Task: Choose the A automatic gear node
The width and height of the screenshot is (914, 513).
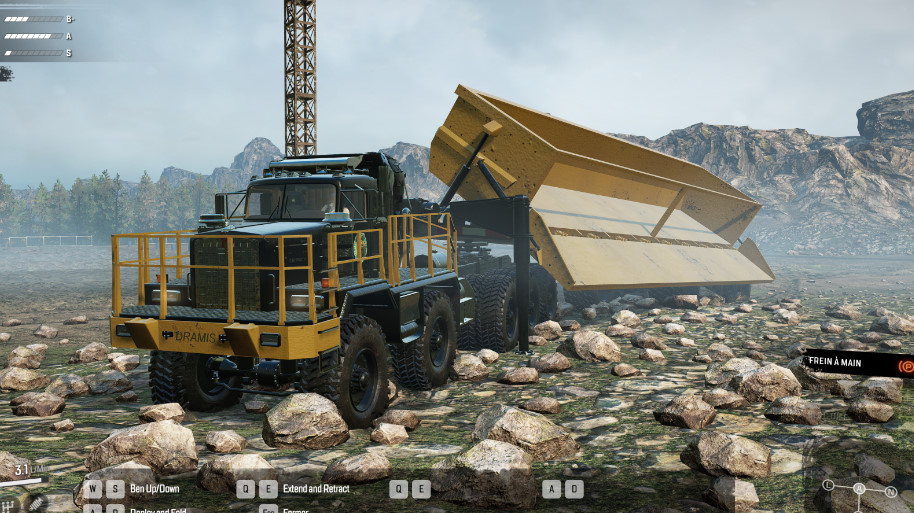Action: [858, 489]
